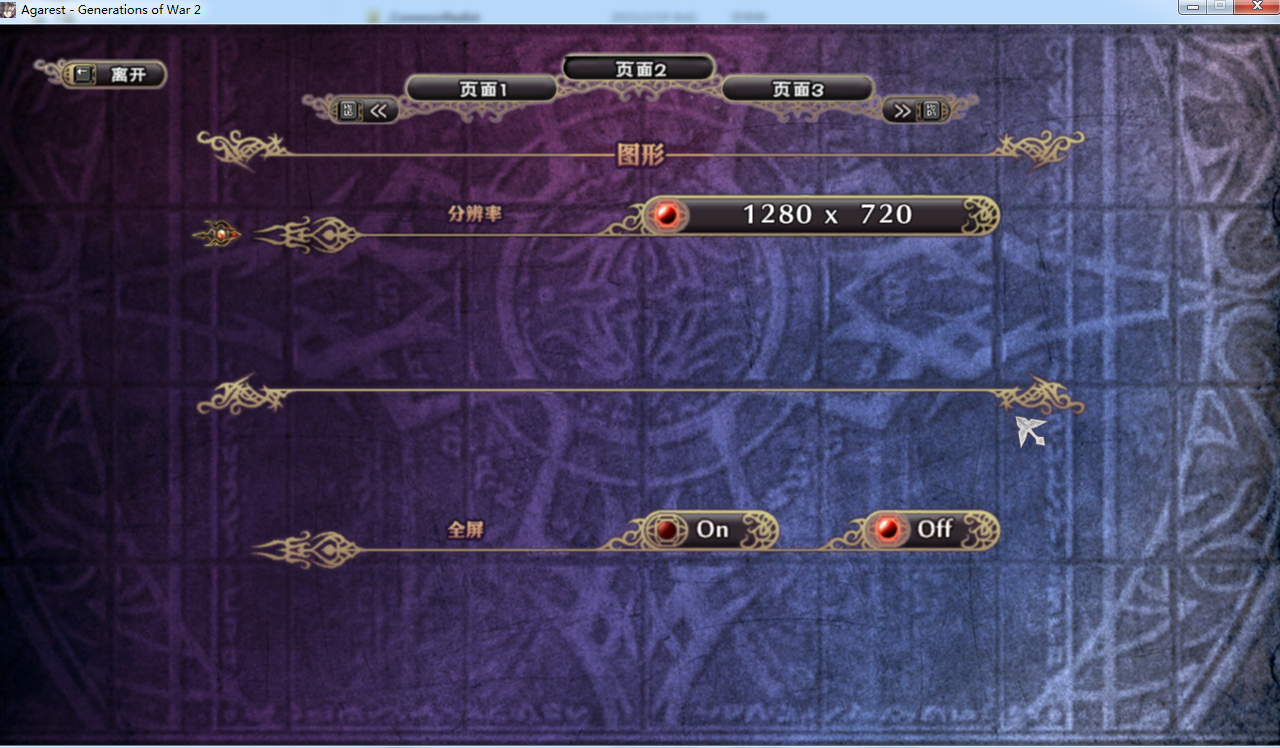Enable fullscreen by selecting On

tap(709, 530)
